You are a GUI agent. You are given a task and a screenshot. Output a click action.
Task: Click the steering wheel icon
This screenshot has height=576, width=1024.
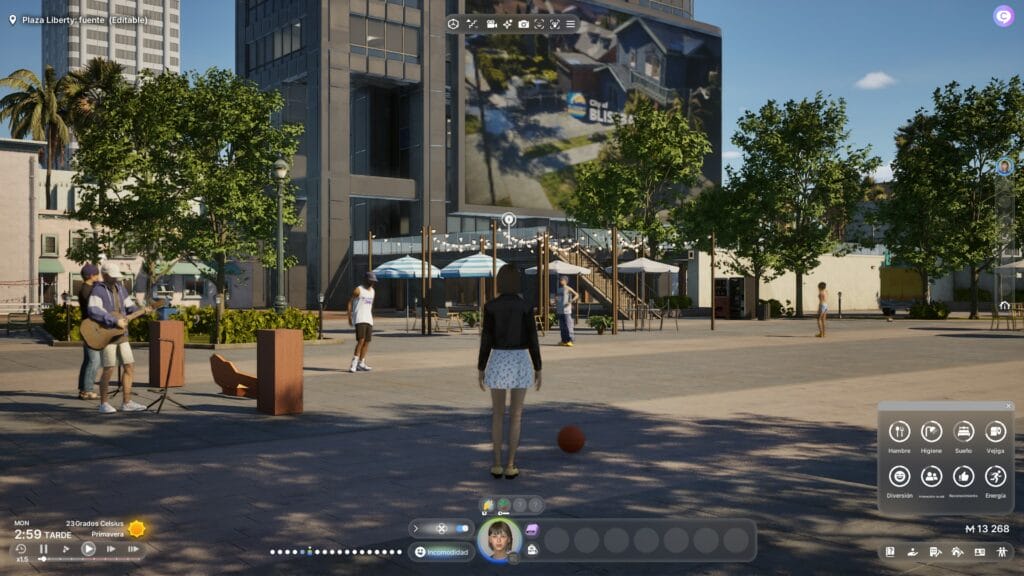(453, 23)
